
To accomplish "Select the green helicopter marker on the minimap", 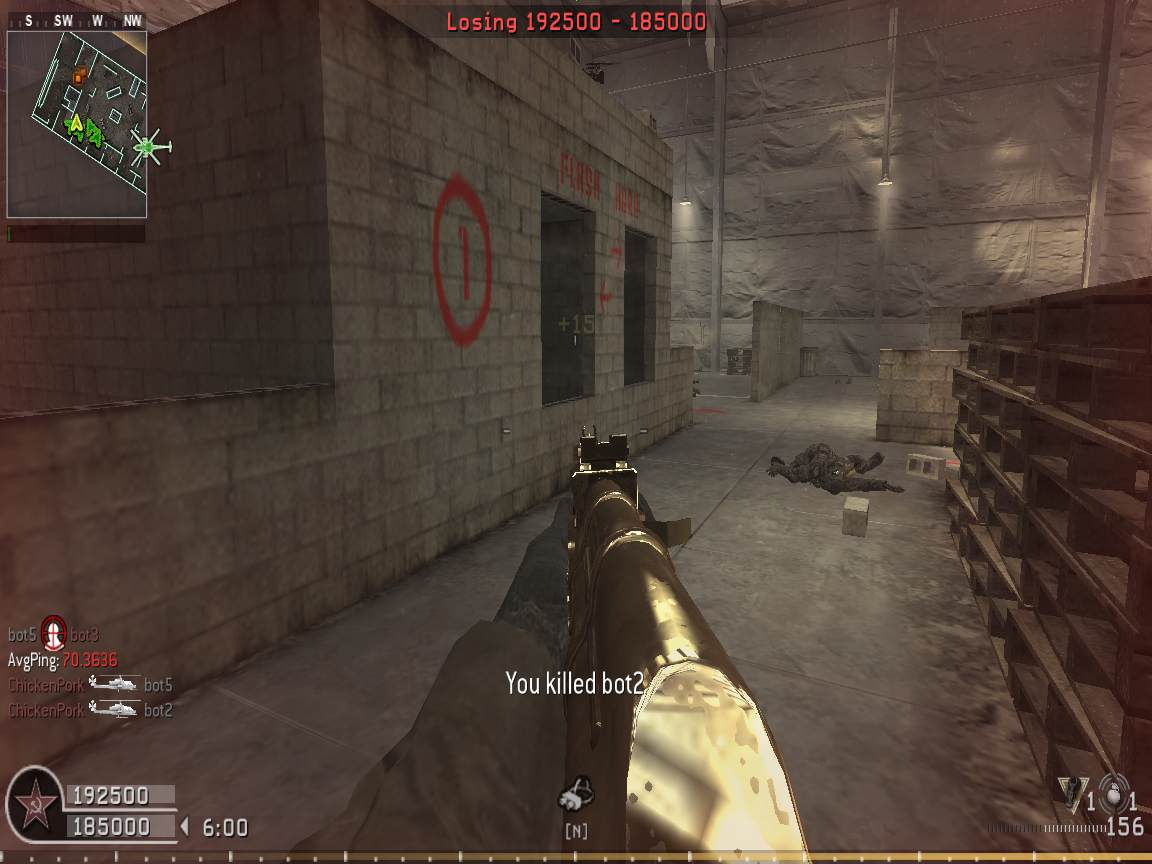I will click(149, 147).
